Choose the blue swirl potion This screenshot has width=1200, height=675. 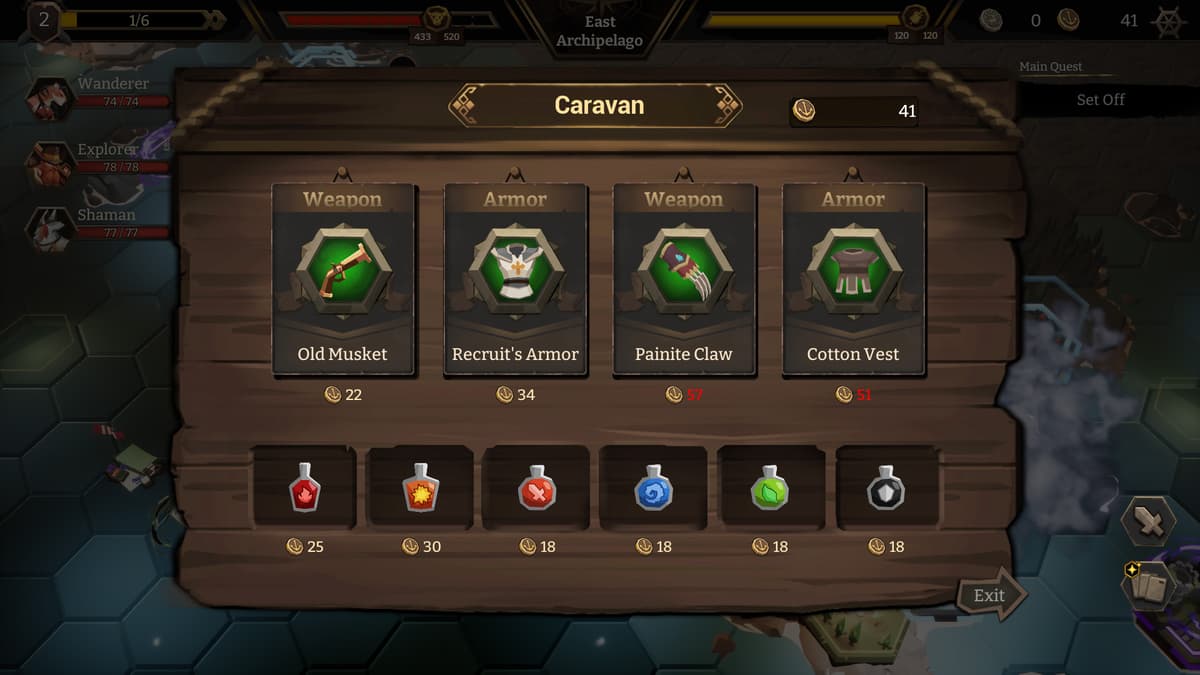(654, 488)
